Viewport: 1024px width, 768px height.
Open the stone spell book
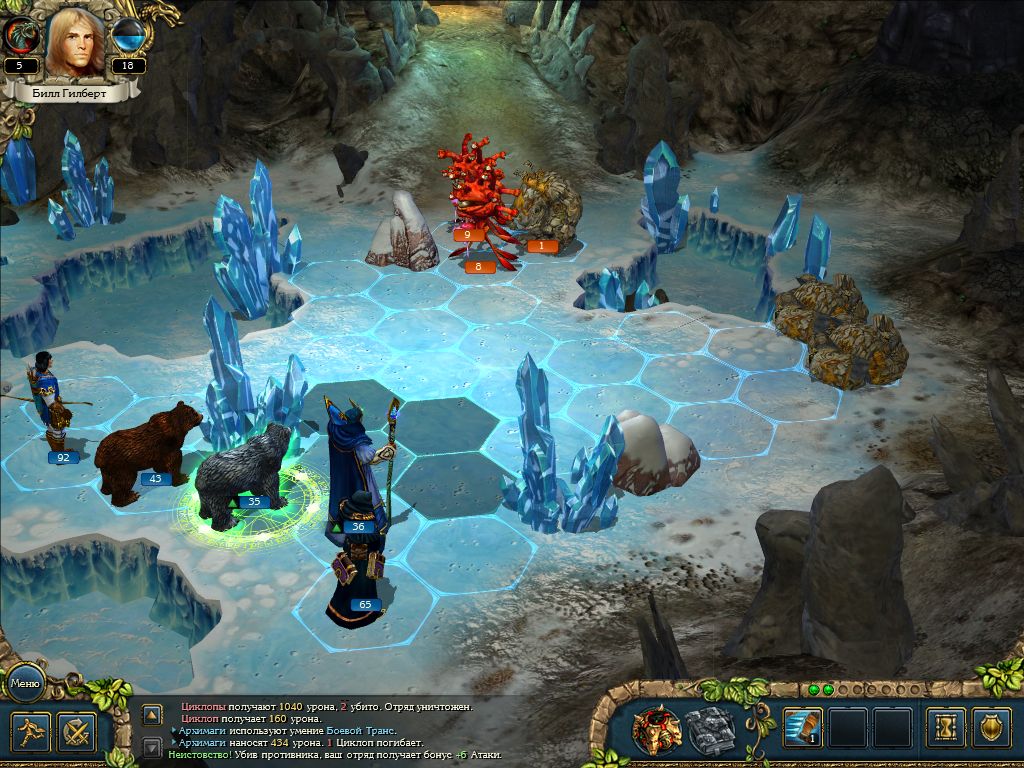pyautogui.click(x=709, y=730)
